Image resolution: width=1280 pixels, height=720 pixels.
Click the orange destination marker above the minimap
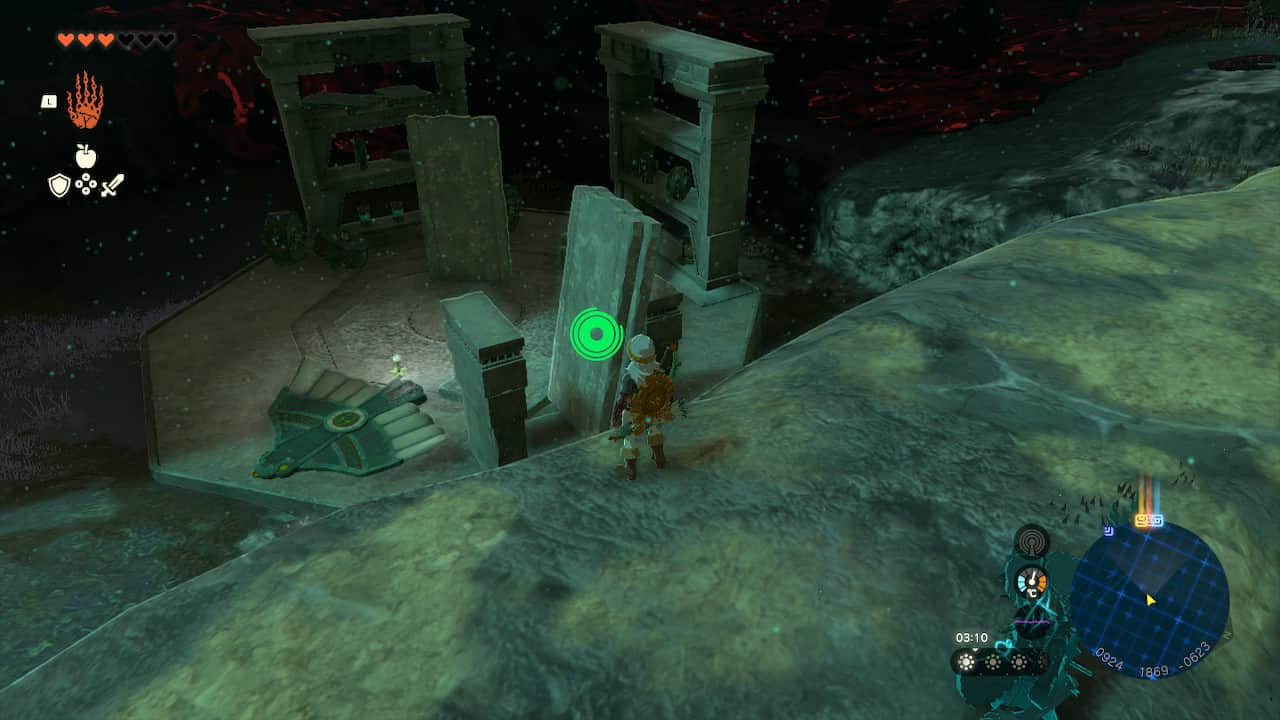tap(1143, 519)
